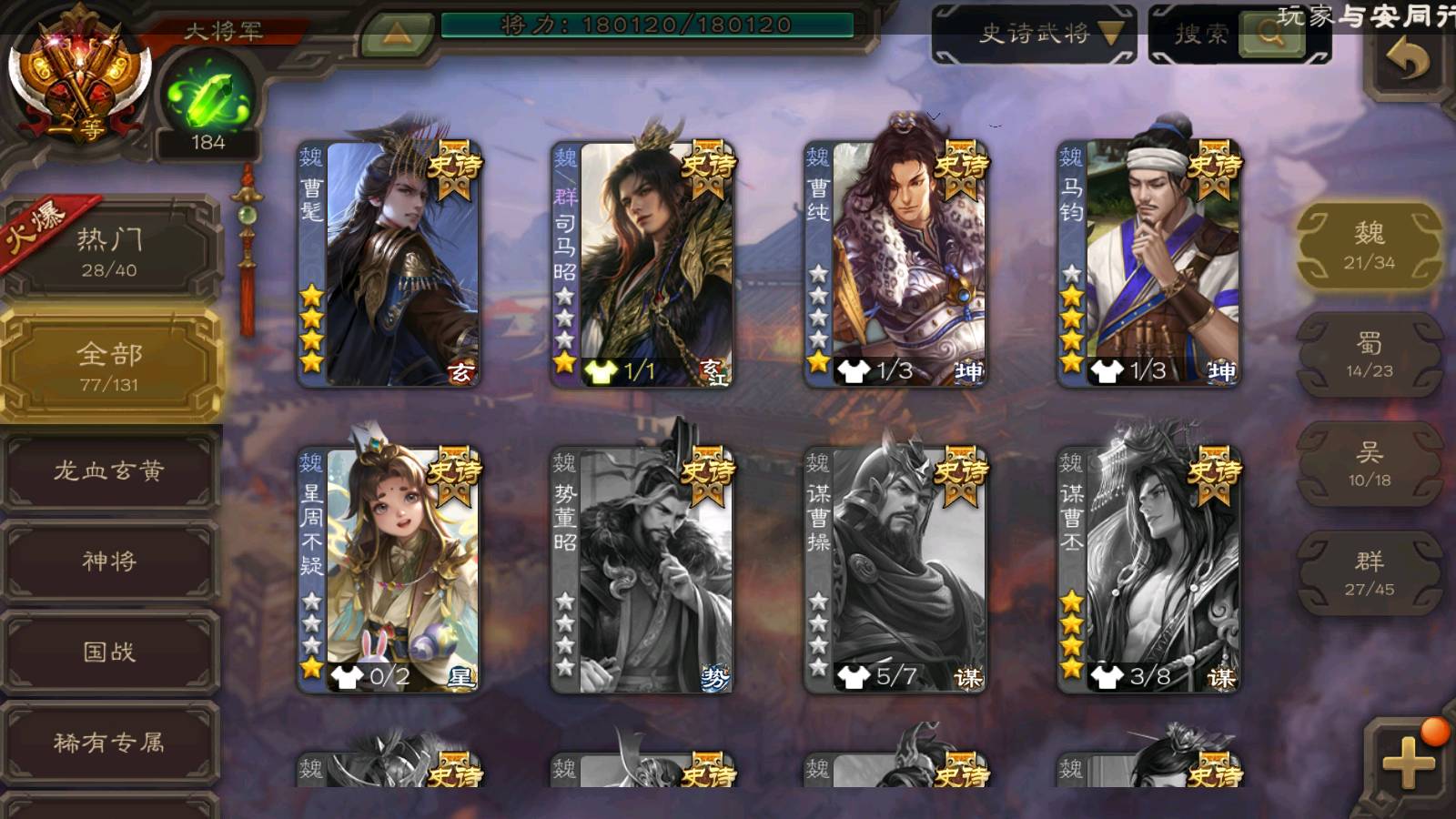The width and height of the screenshot is (1456, 819).
Task: Show the 神将 category
Action: pyautogui.click(x=109, y=561)
